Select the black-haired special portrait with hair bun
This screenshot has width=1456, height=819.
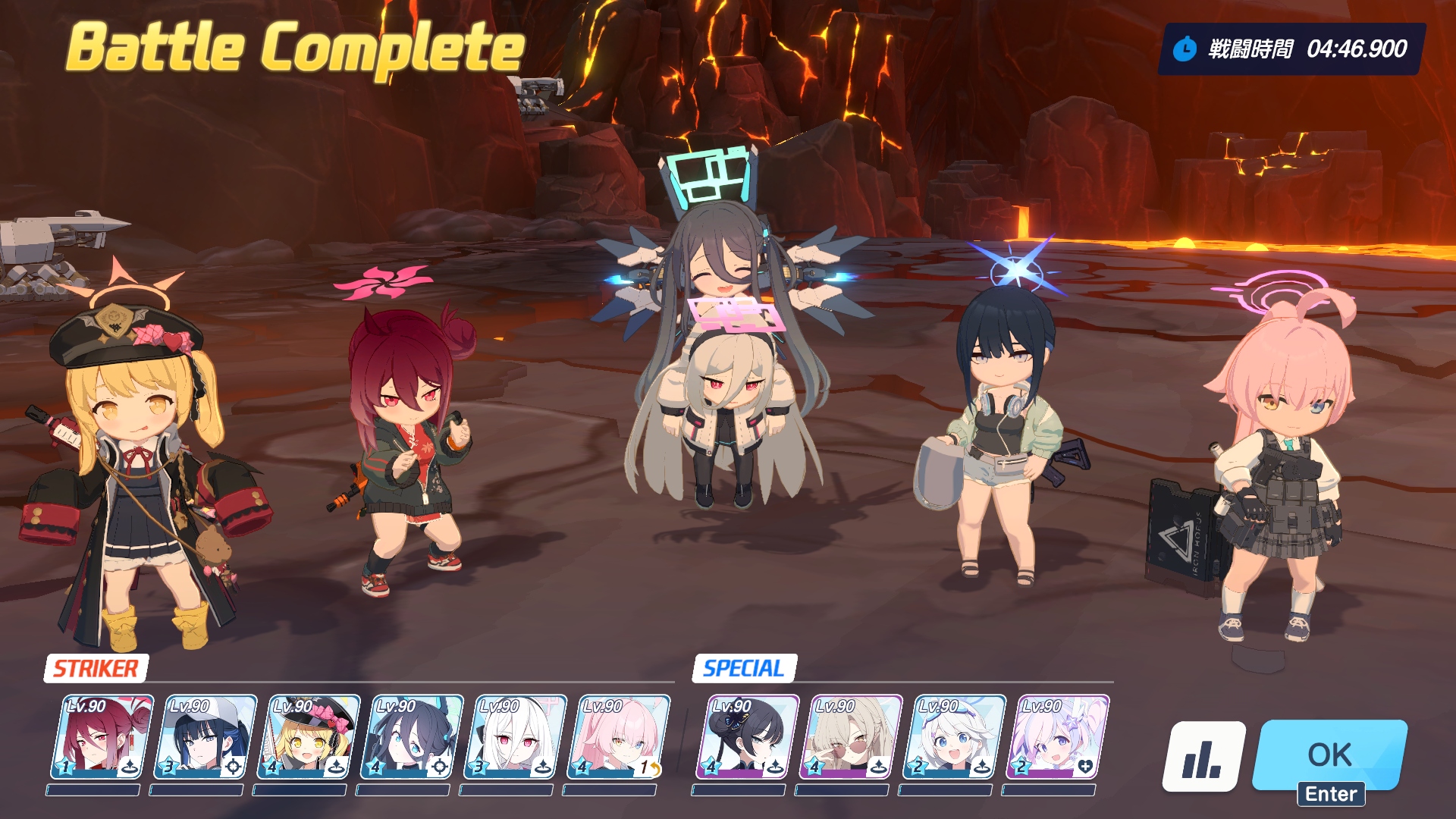click(x=747, y=737)
